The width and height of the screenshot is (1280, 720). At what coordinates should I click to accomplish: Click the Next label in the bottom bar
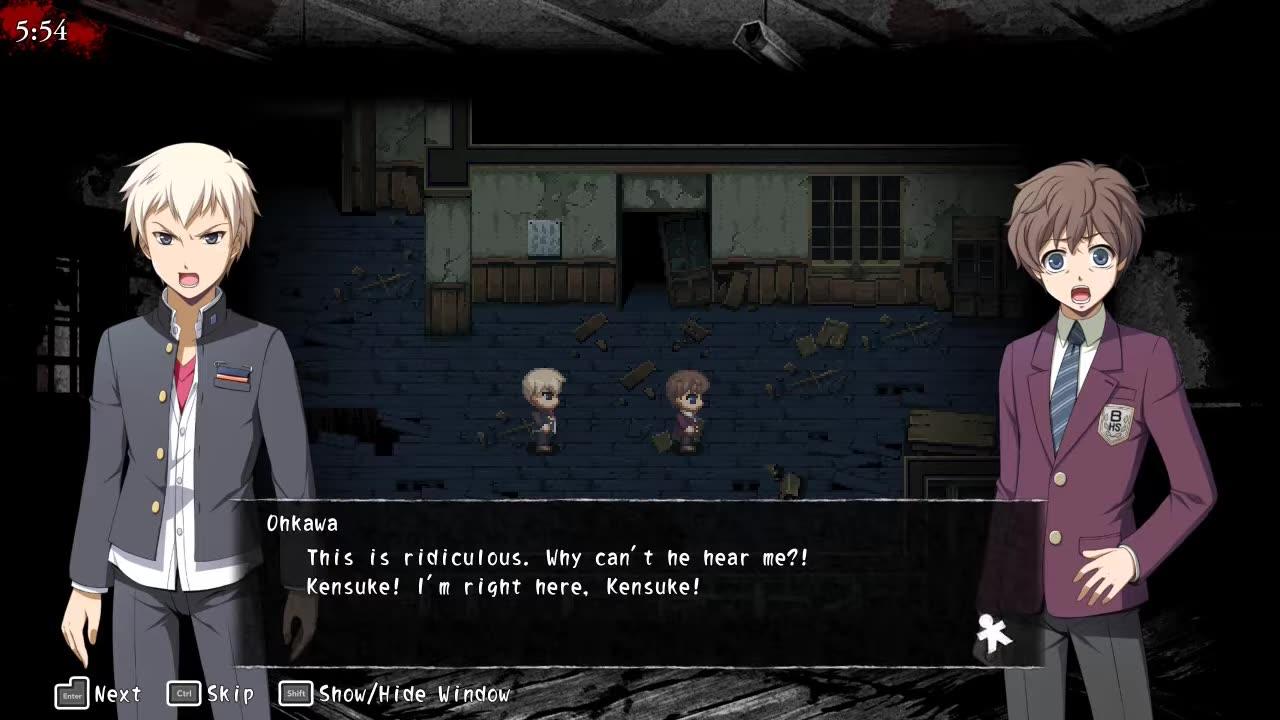pos(116,693)
